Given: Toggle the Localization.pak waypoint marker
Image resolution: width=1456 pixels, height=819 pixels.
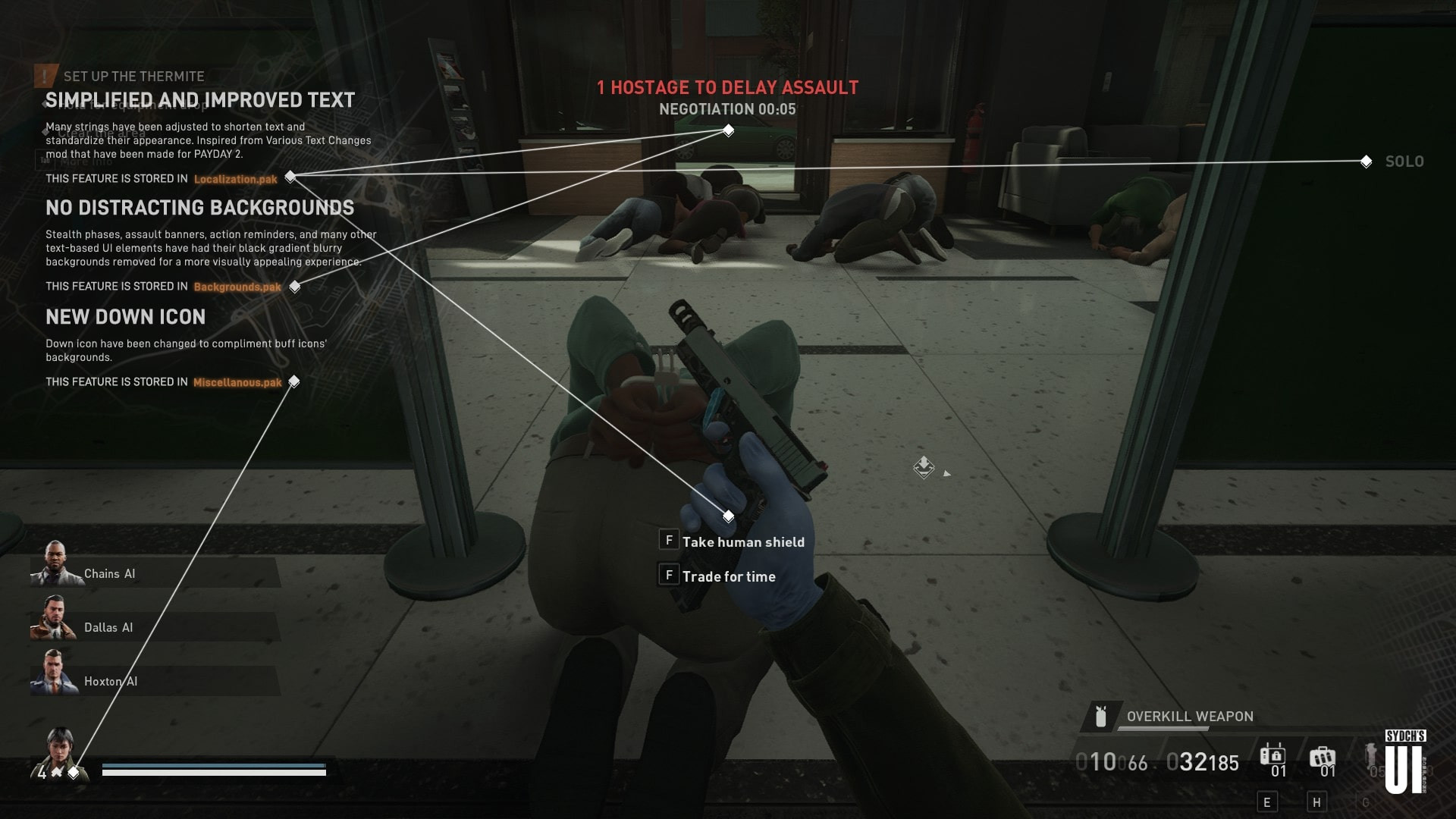Looking at the screenshot, I should point(290,176).
